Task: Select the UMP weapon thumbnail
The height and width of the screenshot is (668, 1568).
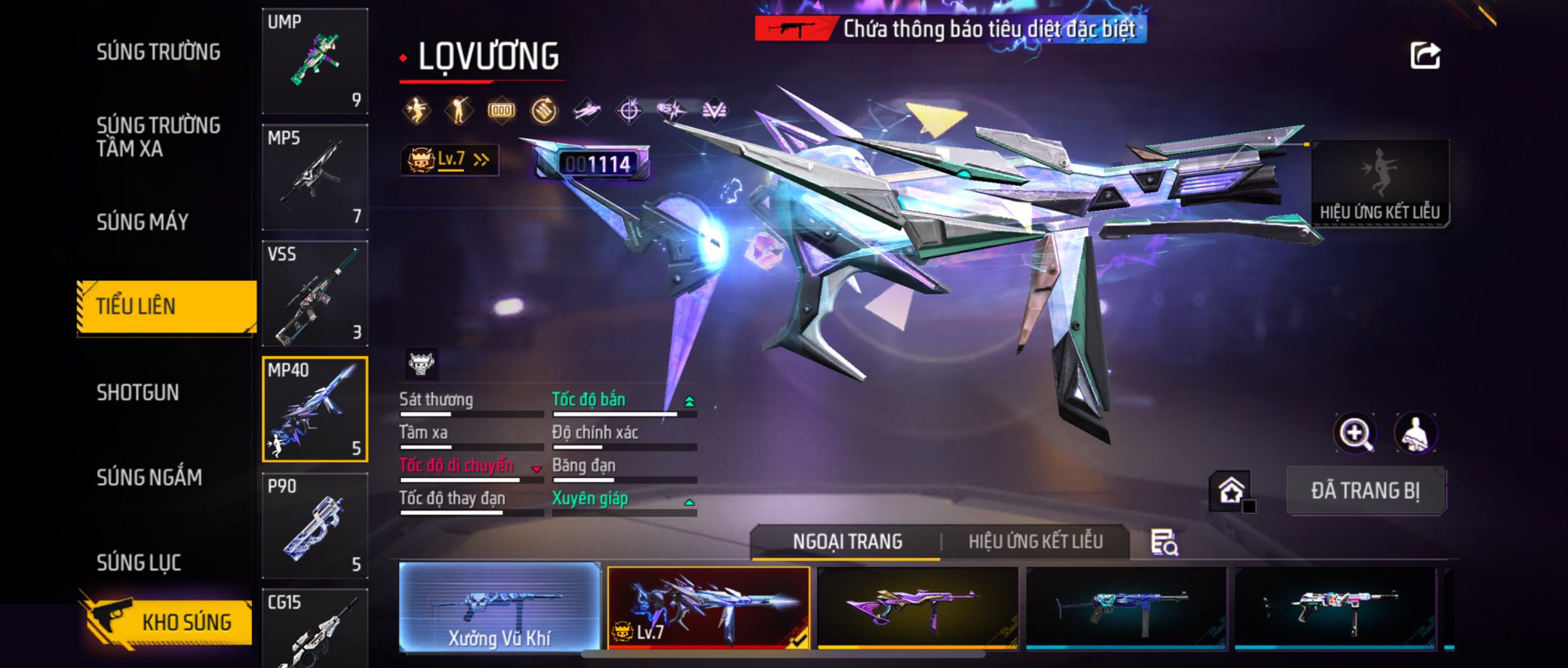Action: click(315, 61)
